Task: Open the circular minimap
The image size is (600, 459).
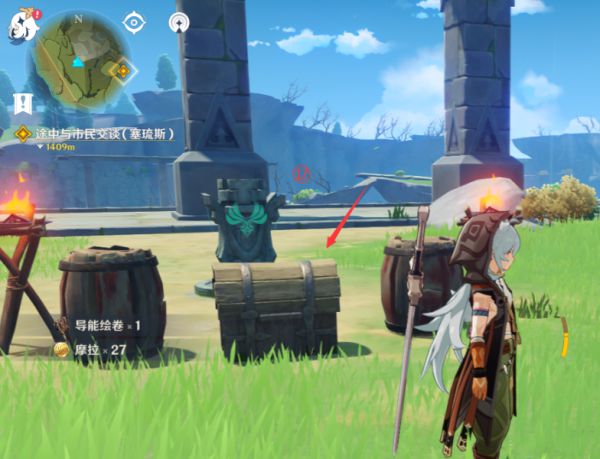Action: coord(78,58)
